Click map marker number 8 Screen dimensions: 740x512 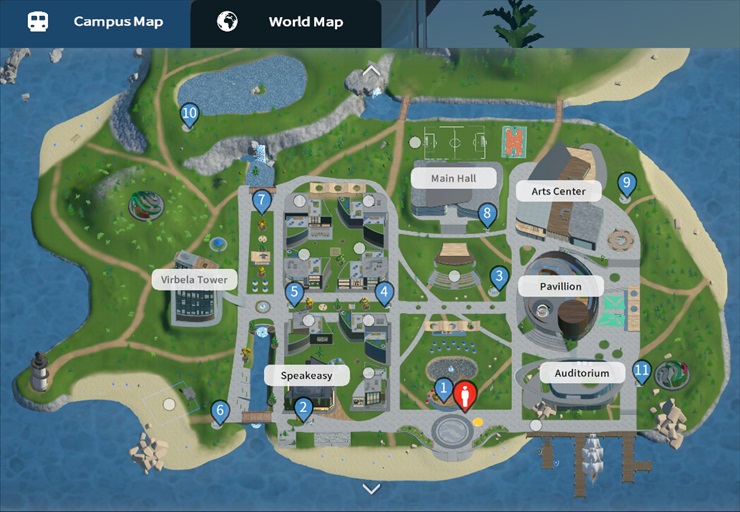(487, 213)
